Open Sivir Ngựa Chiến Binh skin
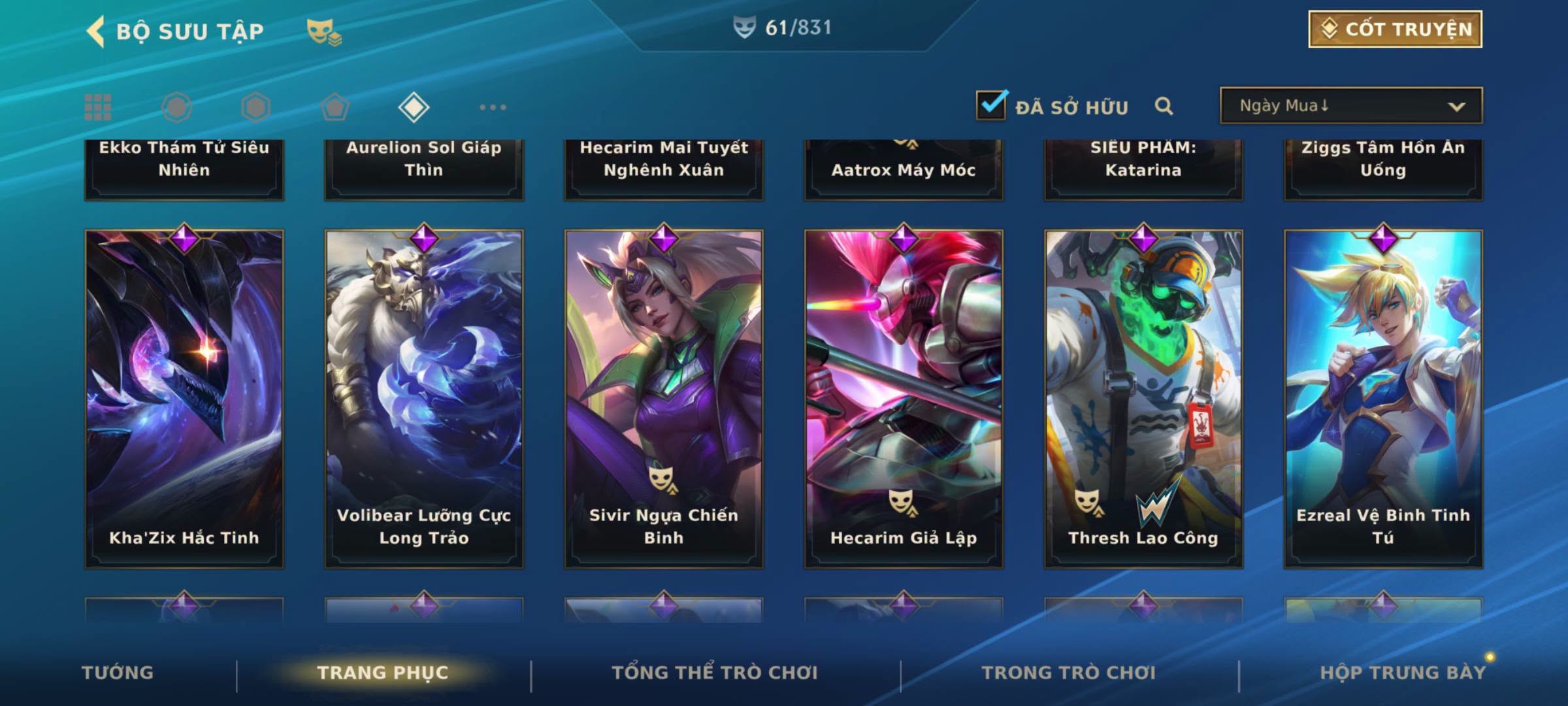Image resolution: width=1568 pixels, height=706 pixels. tap(664, 399)
